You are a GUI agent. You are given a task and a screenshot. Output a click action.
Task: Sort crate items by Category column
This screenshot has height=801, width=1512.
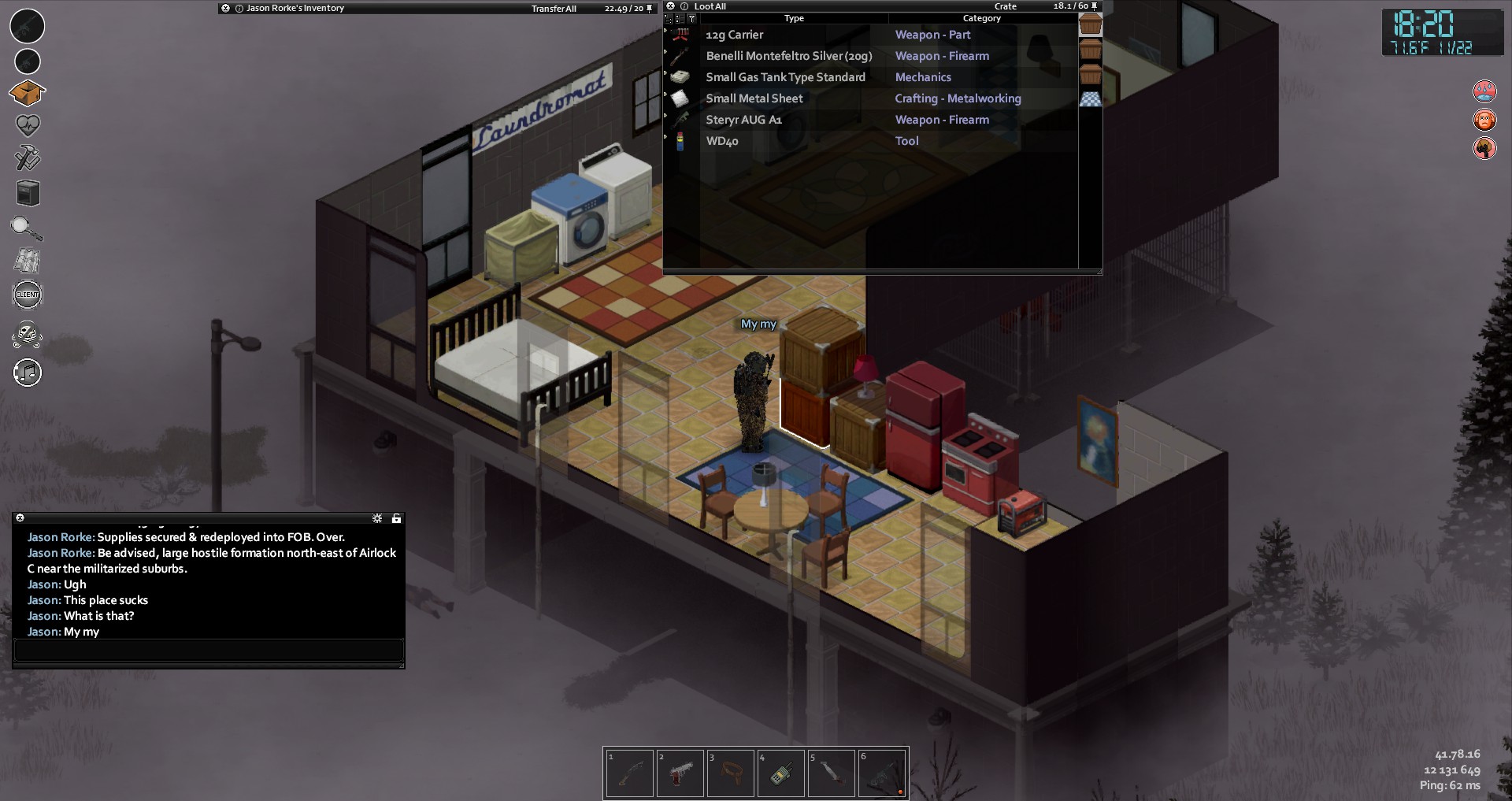click(x=981, y=18)
